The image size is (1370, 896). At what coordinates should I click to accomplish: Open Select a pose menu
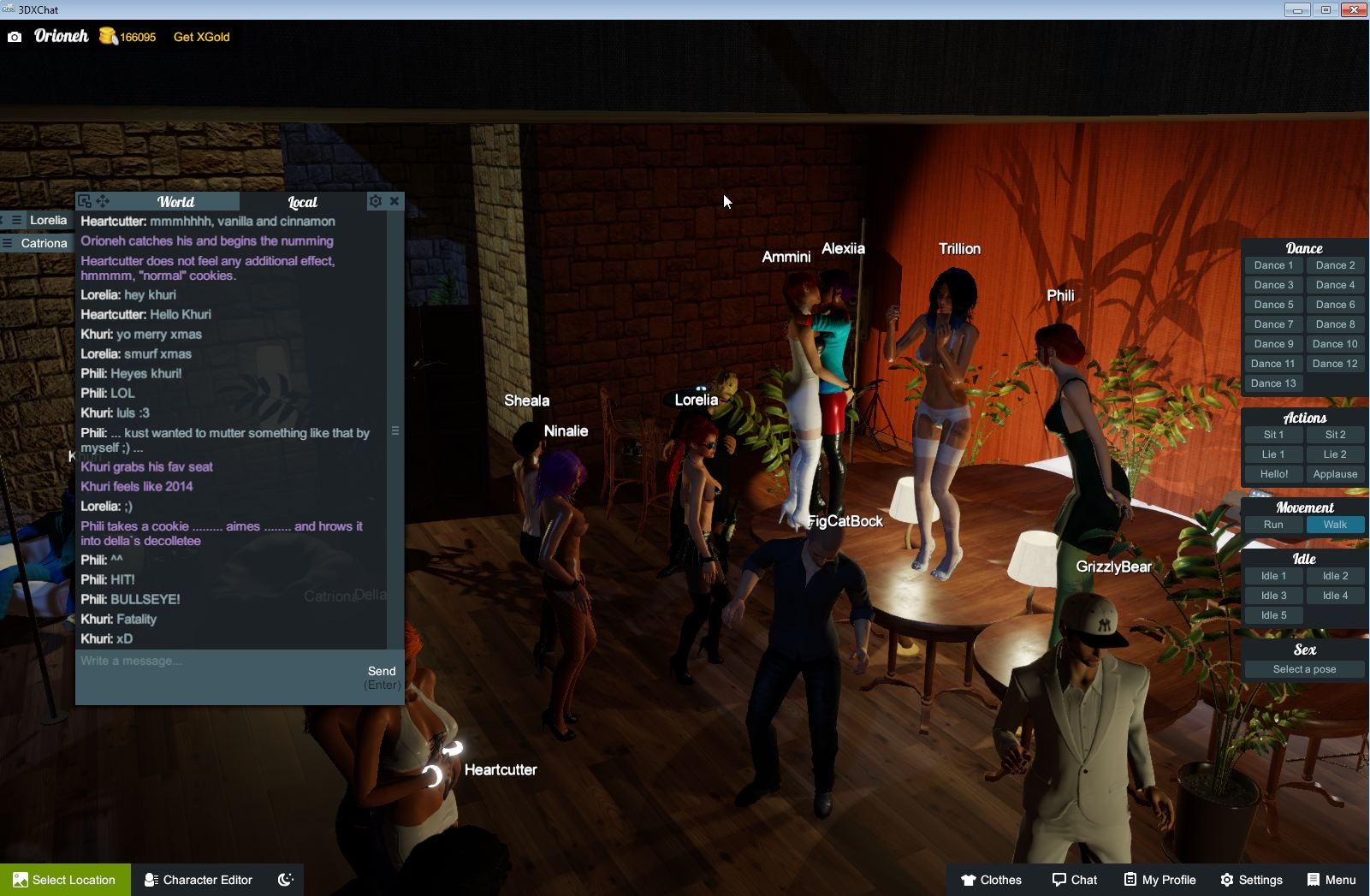pos(1304,669)
